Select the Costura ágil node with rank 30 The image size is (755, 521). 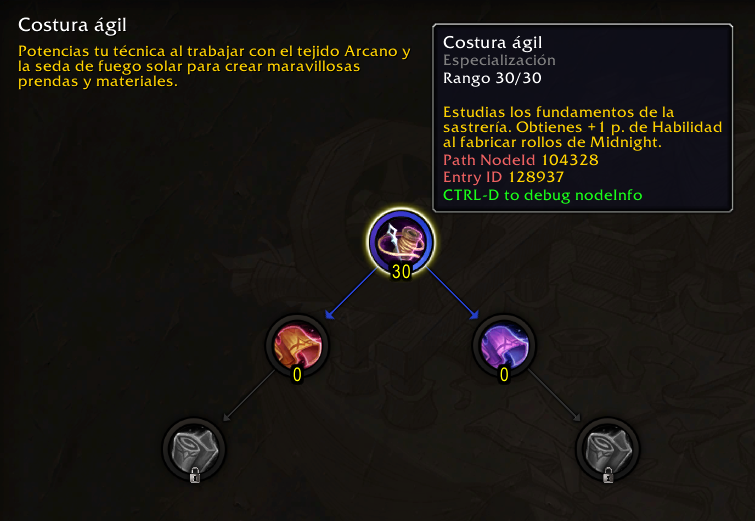click(401, 241)
